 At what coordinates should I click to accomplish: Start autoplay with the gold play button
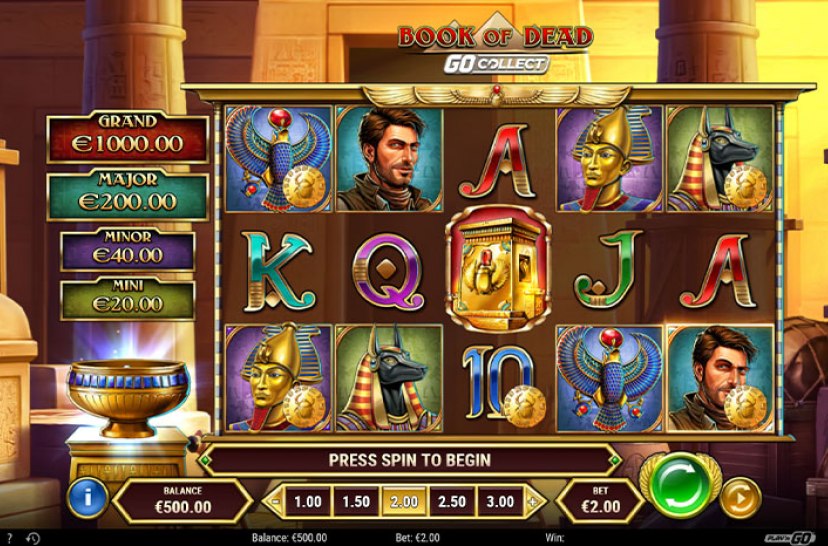[740, 497]
